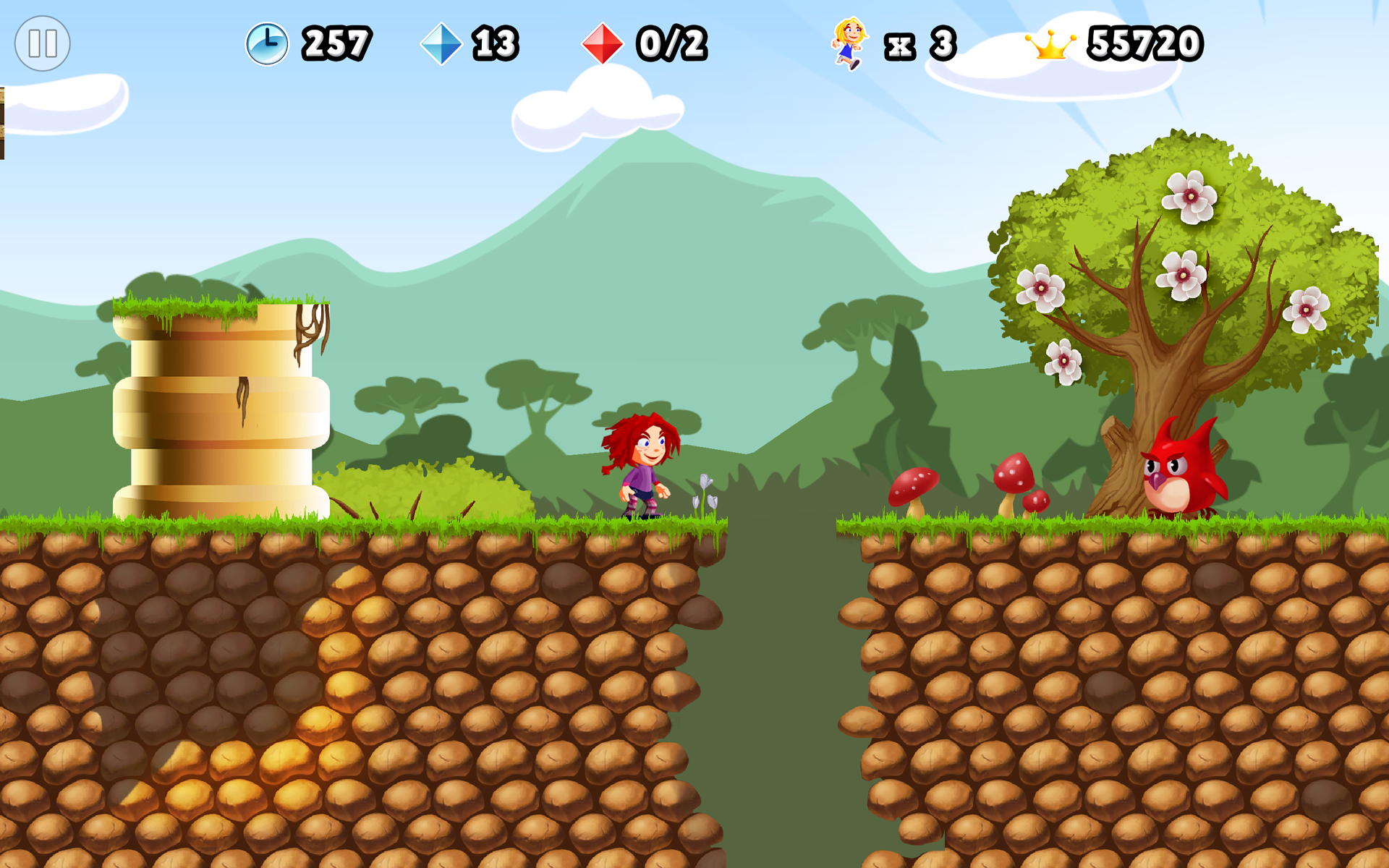Pause the game with the pause button

pyautogui.click(x=43, y=43)
